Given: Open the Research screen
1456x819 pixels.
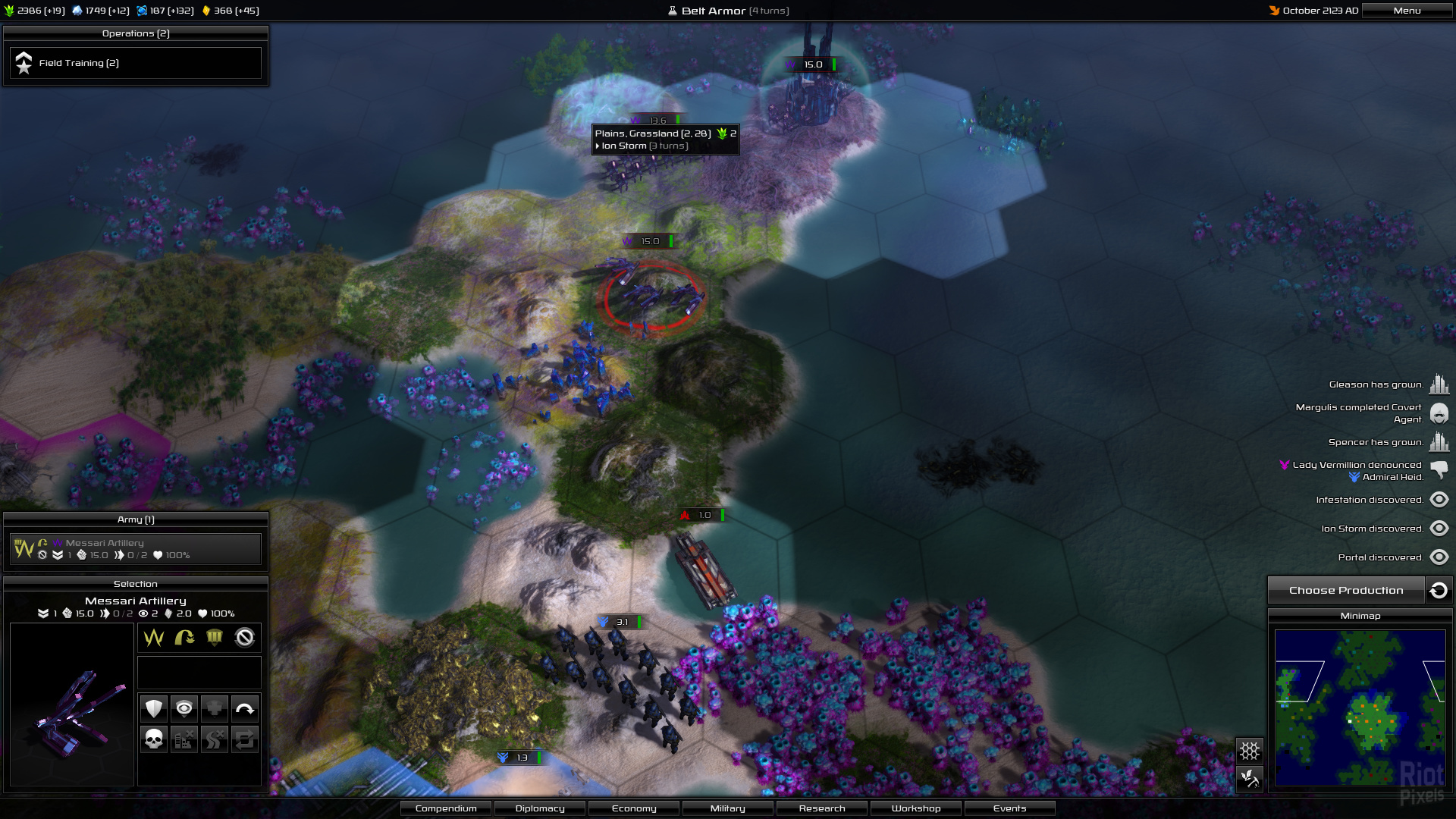Looking at the screenshot, I should coord(822,808).
